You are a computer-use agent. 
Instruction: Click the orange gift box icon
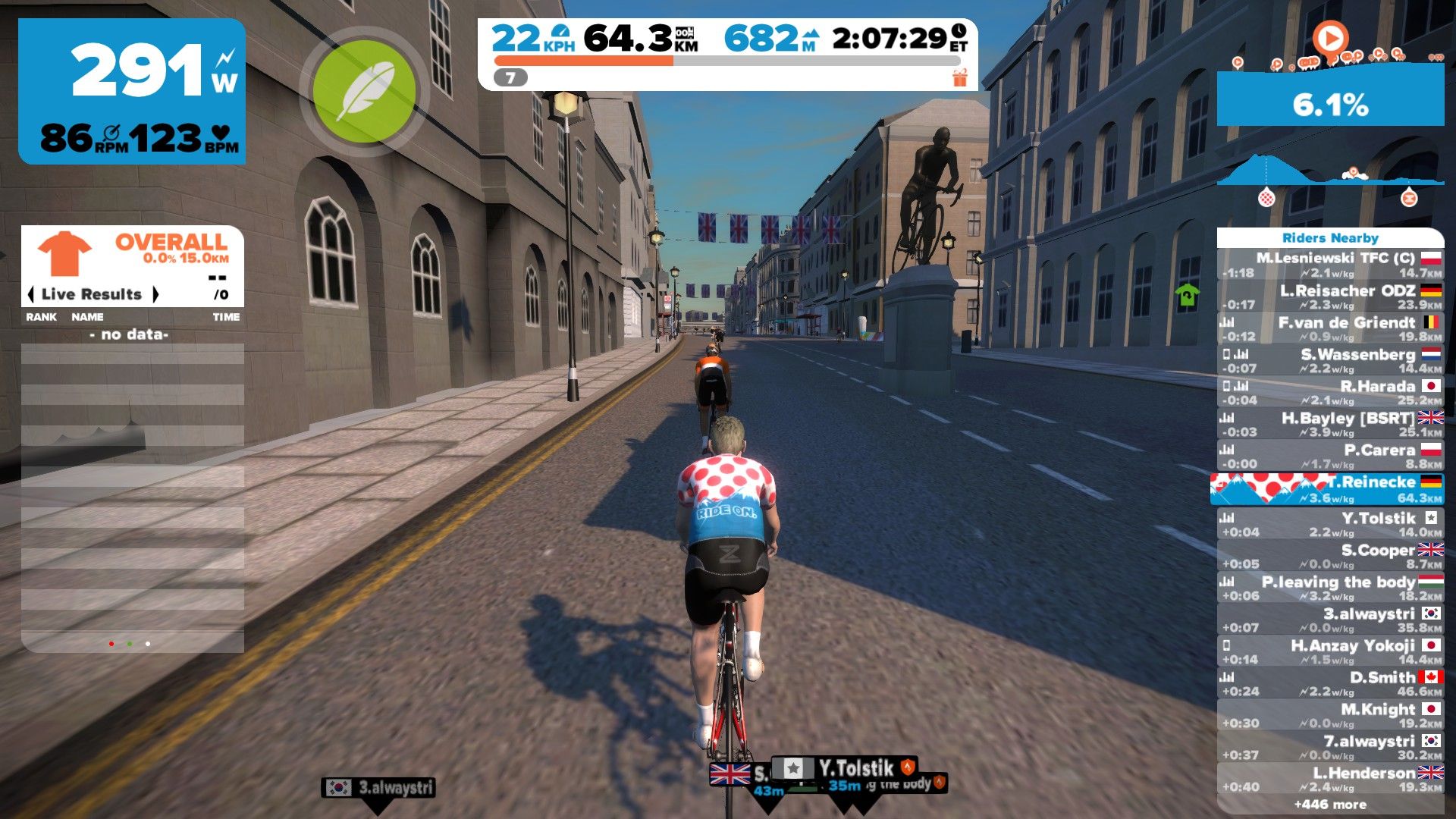coord(960,77)
